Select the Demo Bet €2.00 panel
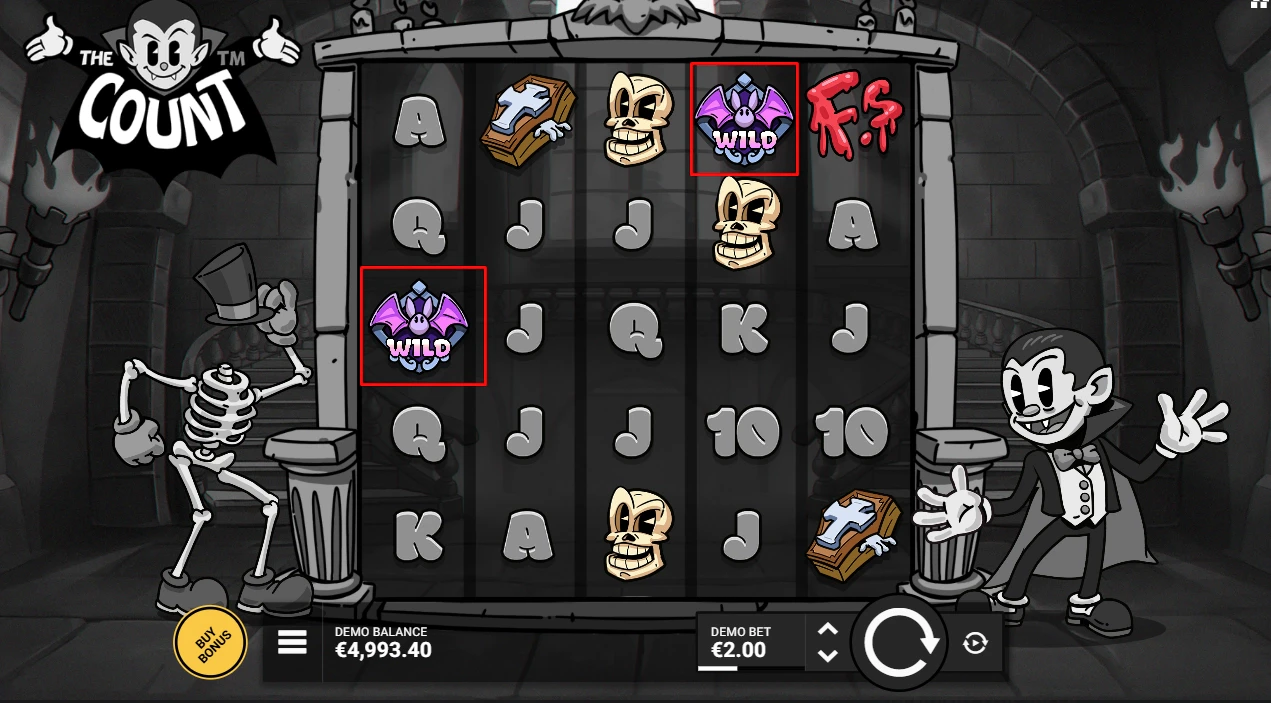 tap(750, 642)
